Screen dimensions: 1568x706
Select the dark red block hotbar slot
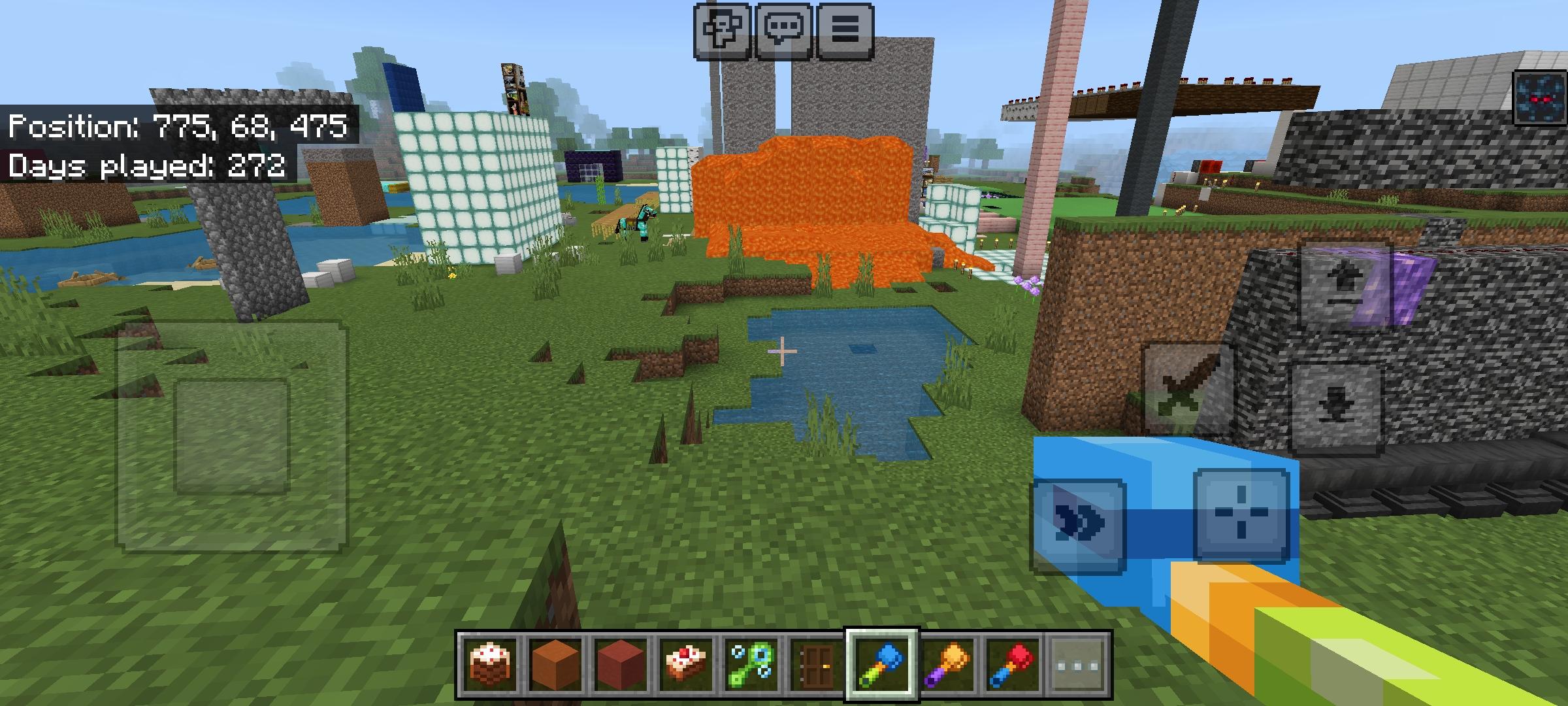click(619, 665)
